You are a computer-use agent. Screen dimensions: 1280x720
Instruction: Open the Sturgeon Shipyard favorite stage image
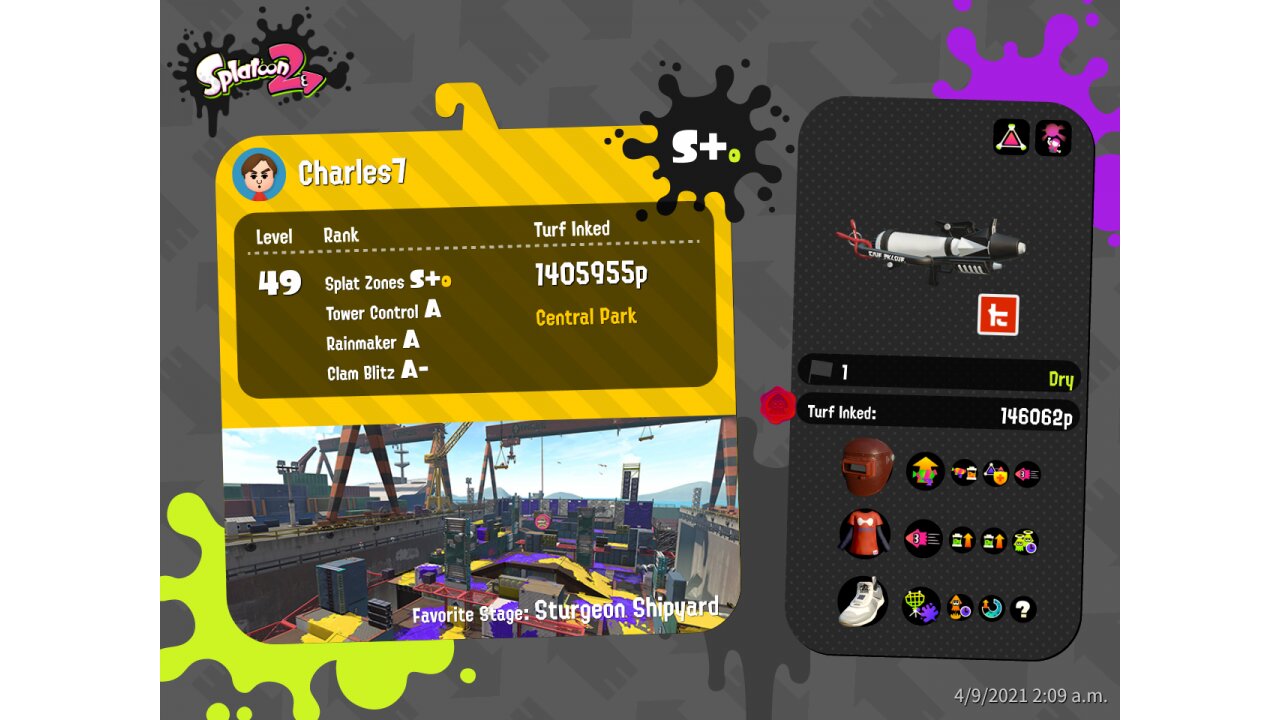click(x=480, y=530)
